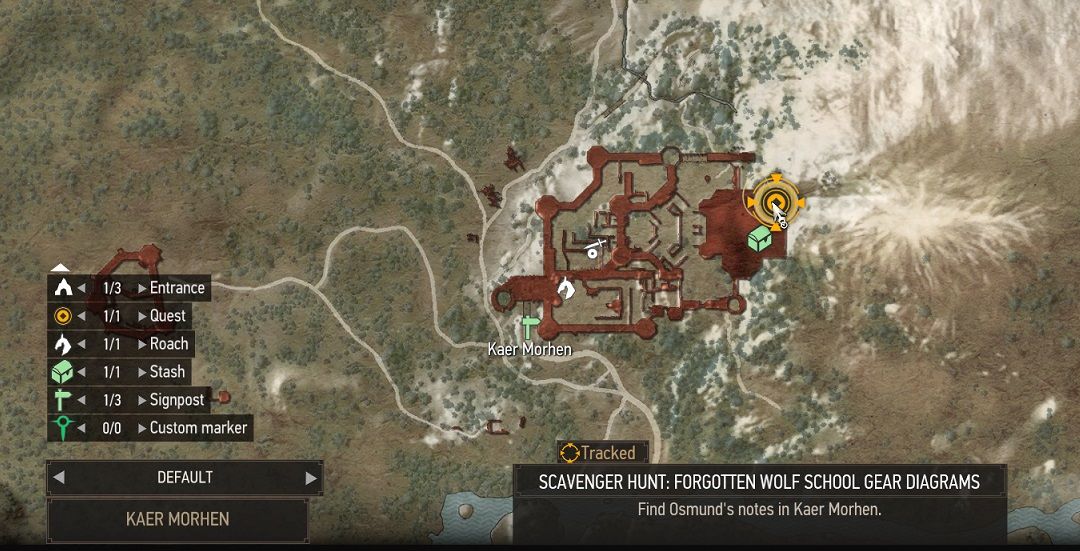Click the green Kaer Morhen signpost marker

530,326
